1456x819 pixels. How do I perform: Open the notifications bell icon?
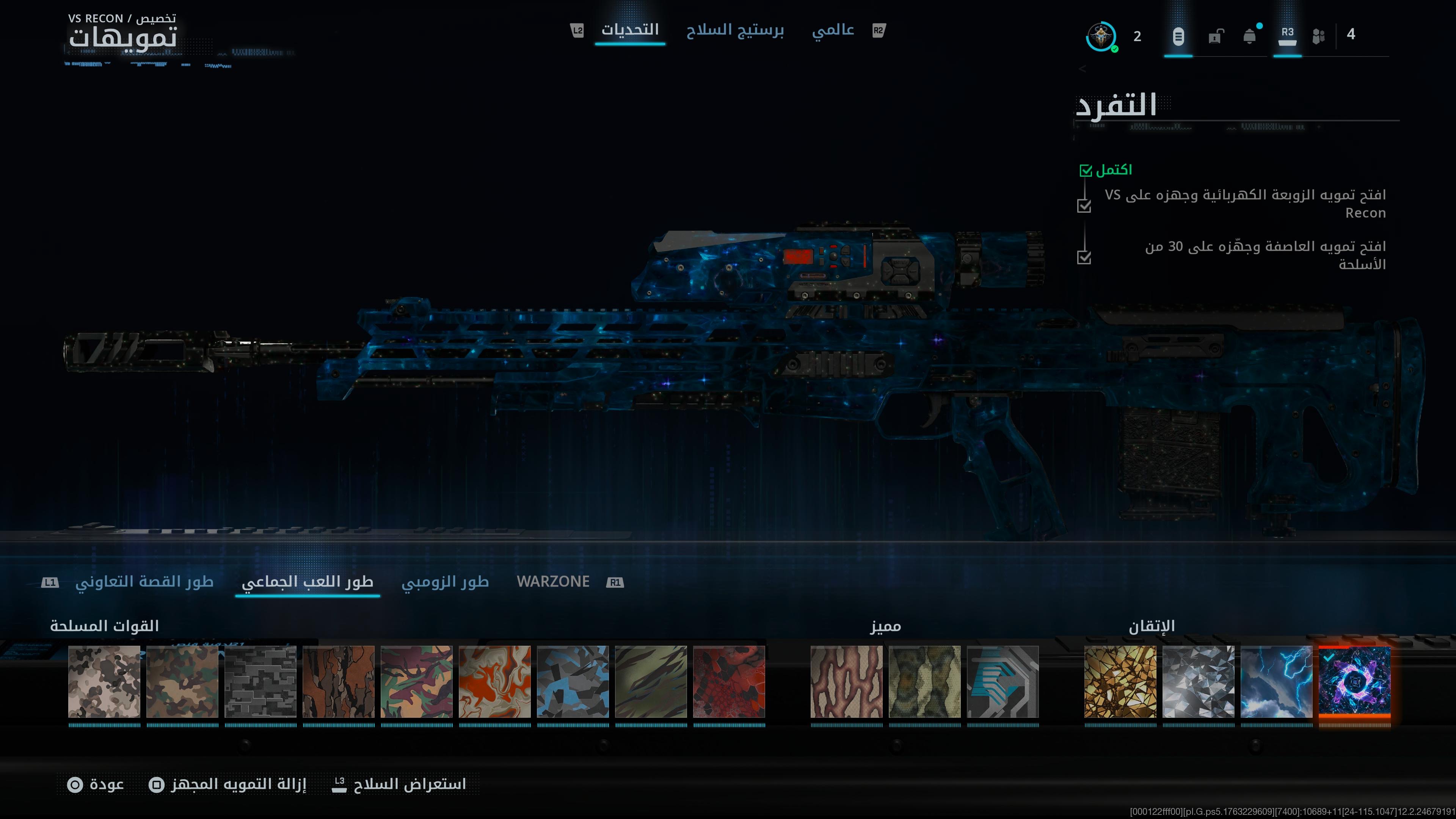click(x=1249, y=37)
